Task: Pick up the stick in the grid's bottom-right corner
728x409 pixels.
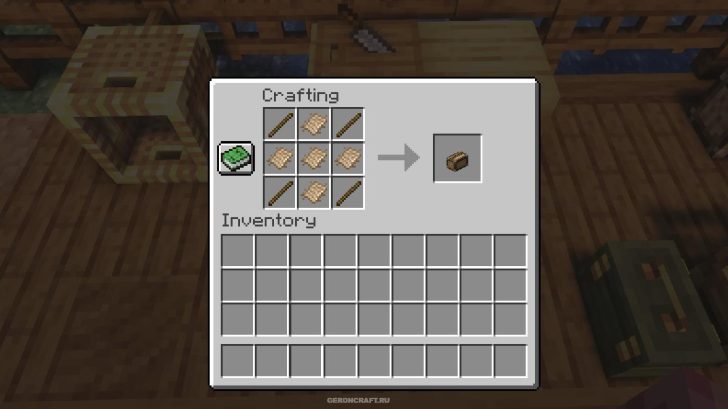Action: 348,192
